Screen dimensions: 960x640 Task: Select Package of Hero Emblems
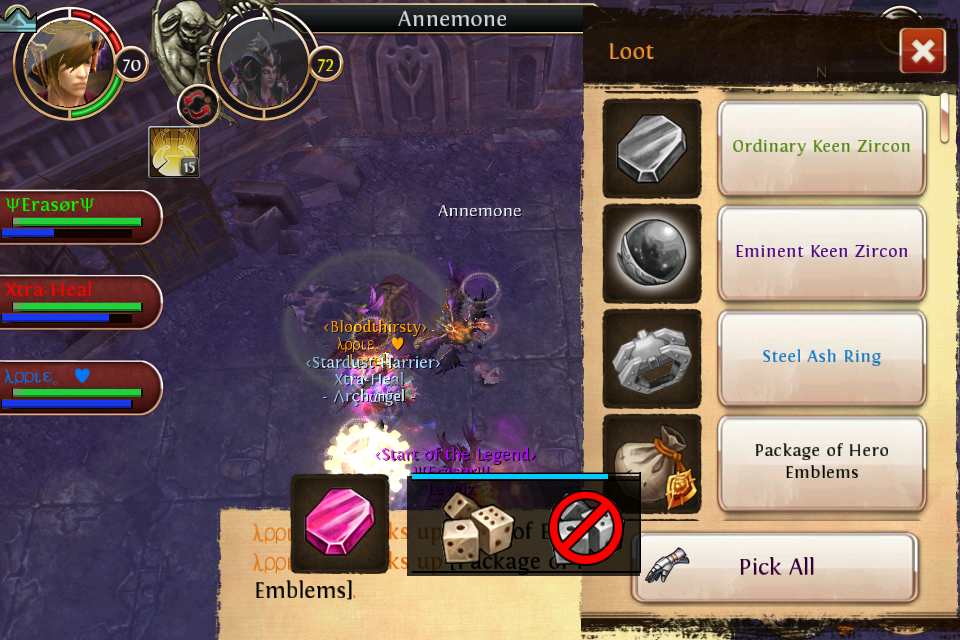pos(821,461)
